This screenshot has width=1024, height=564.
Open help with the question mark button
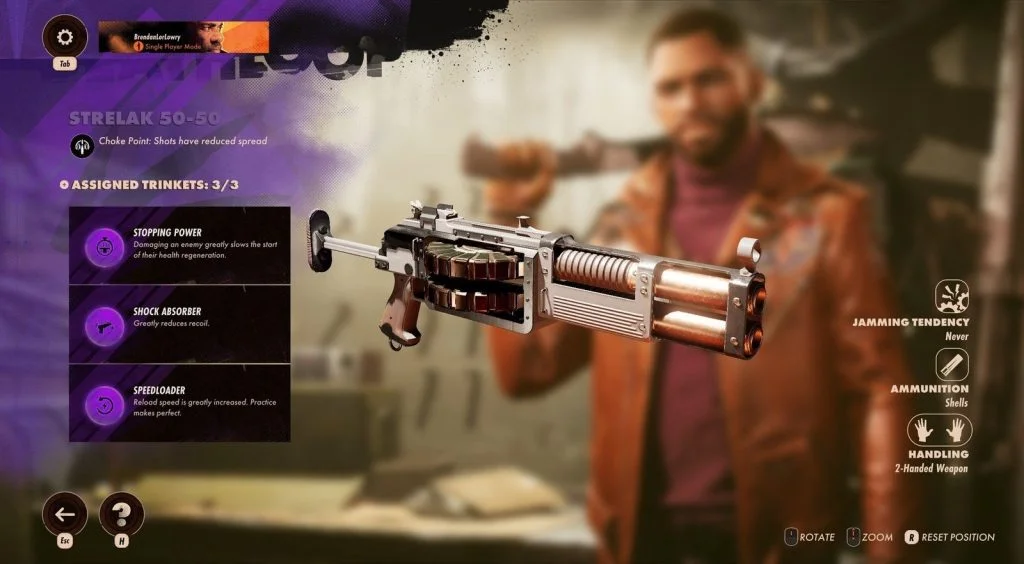coord(122,514)
